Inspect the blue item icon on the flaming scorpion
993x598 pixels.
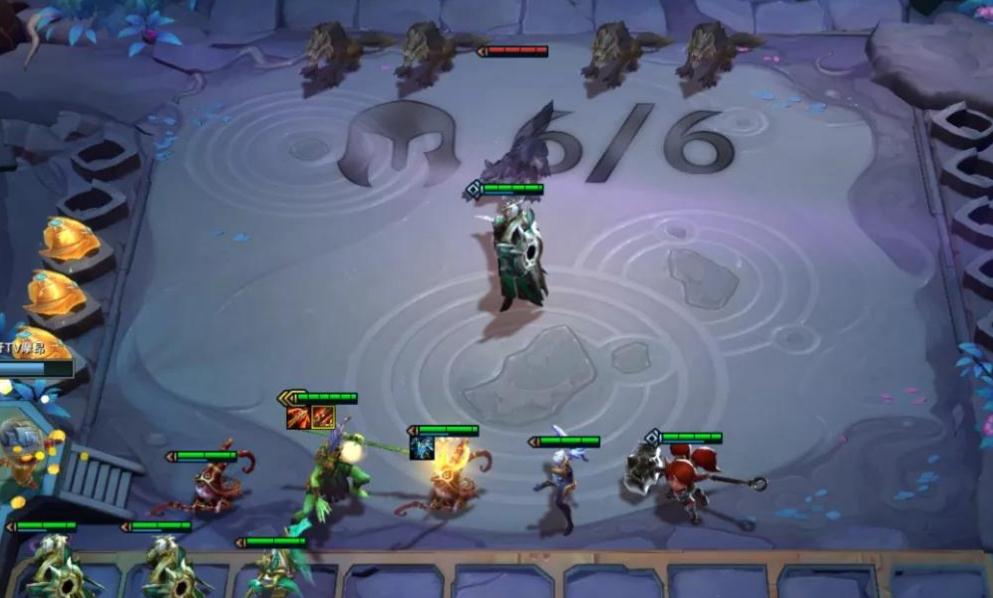click(x=421, y=448)
